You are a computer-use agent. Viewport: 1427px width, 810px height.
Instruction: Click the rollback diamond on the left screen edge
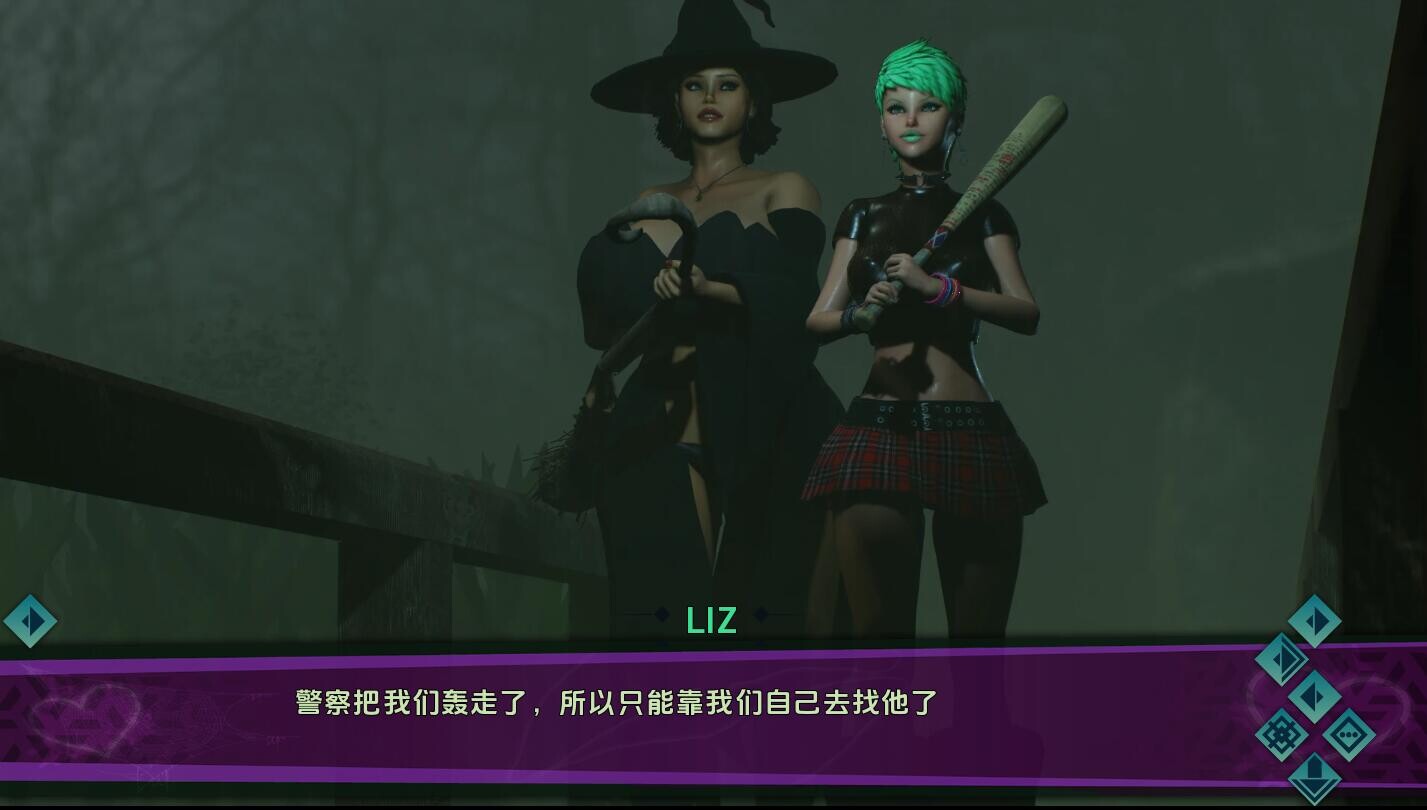pyautogui.click(x=31, y=621)
